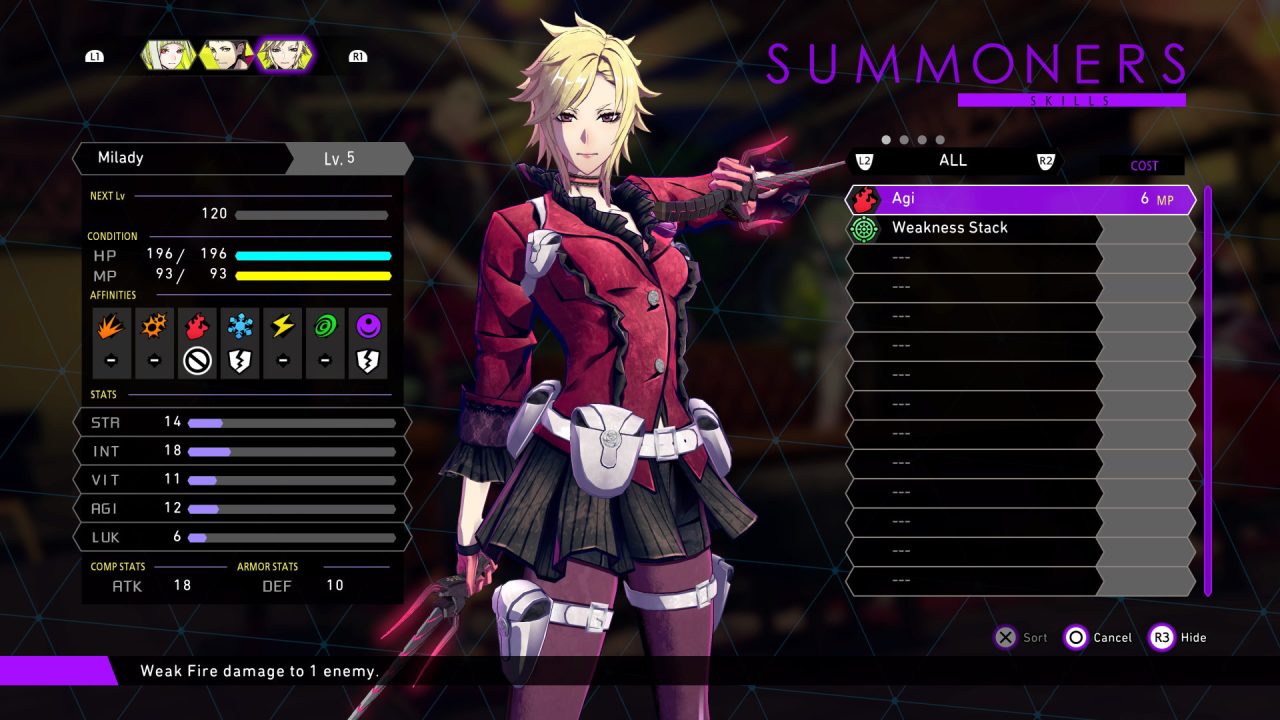Select the purple ruin face affinity icon
This screenshot has height=720, width=1280.
pyautogui.click(x=368, y=326)
